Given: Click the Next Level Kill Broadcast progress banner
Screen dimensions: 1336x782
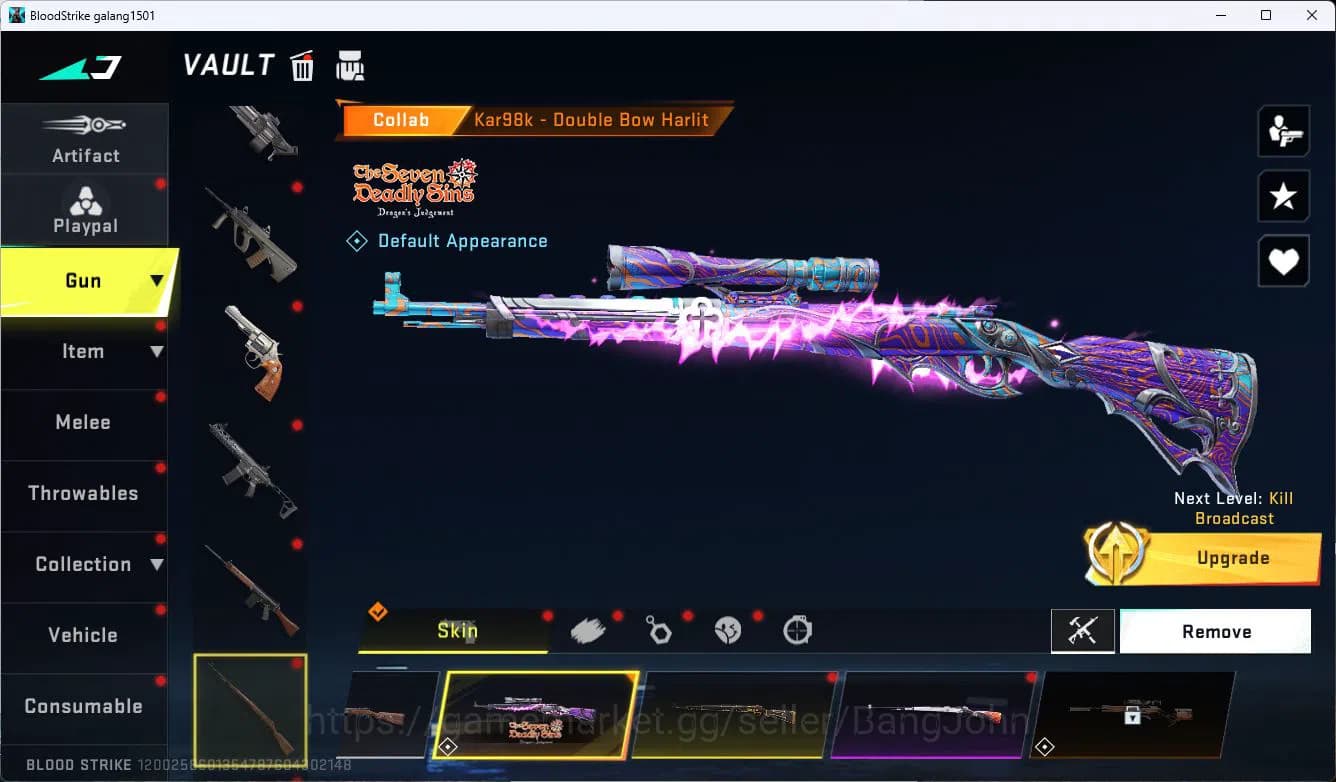Looking at the screenshot, I should click(x=1233, y=508).
